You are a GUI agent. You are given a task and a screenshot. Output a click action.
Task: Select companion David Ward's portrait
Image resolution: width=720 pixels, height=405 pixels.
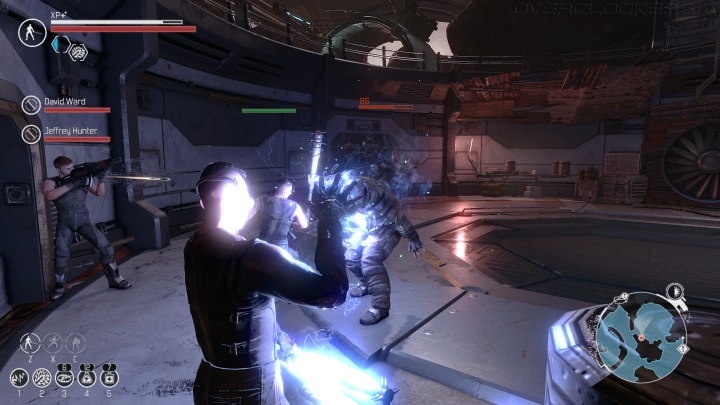[31, 105]
